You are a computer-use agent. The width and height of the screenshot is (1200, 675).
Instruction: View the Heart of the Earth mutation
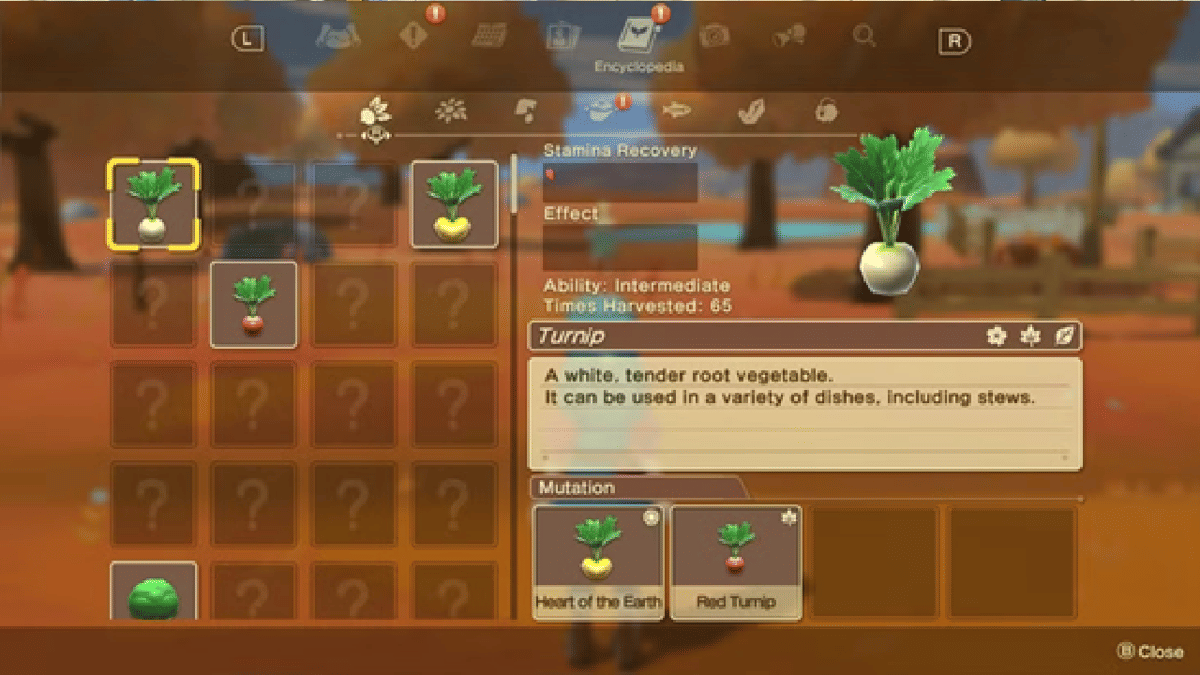598,562
